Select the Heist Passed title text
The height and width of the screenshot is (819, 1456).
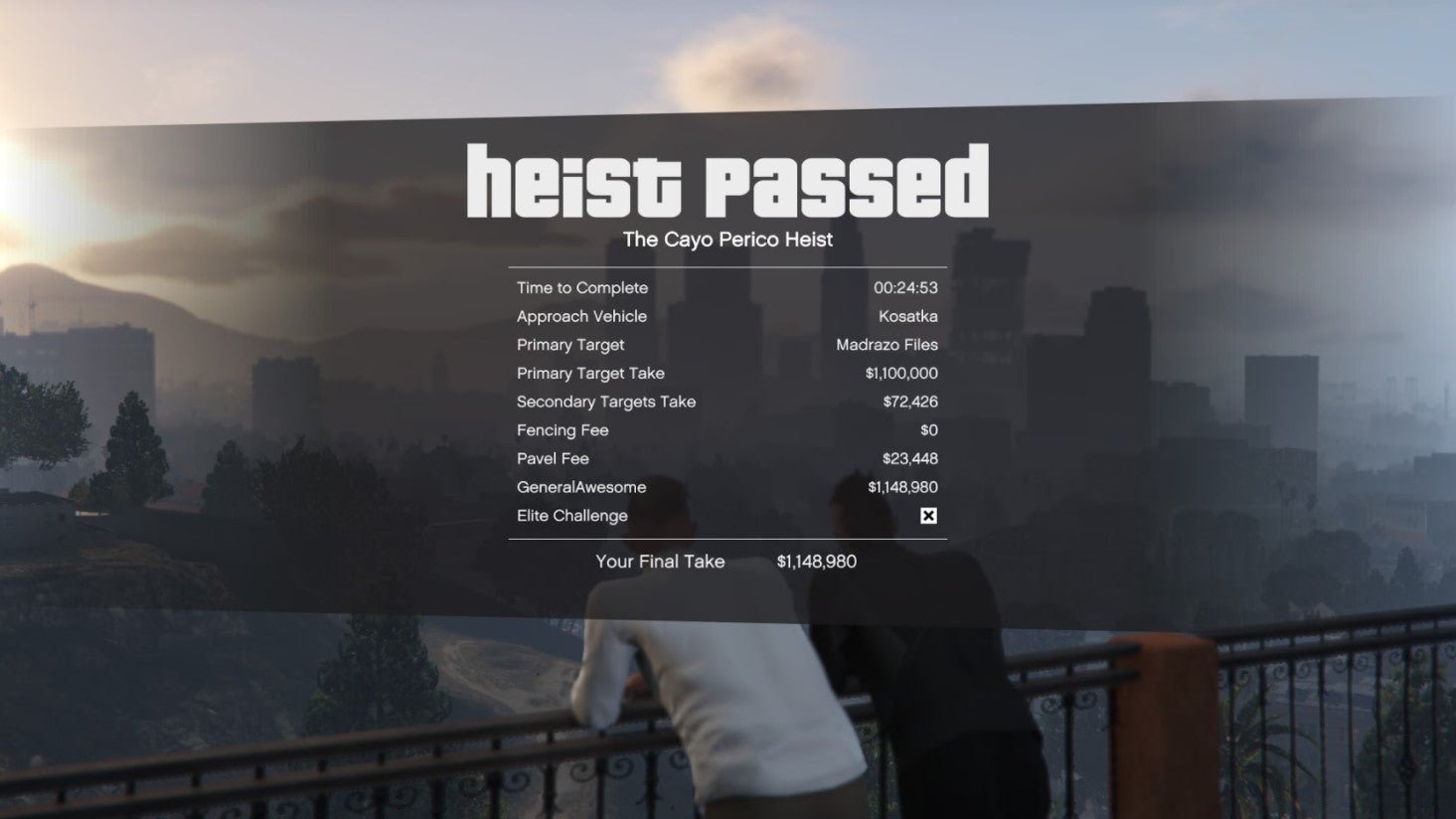728,179
